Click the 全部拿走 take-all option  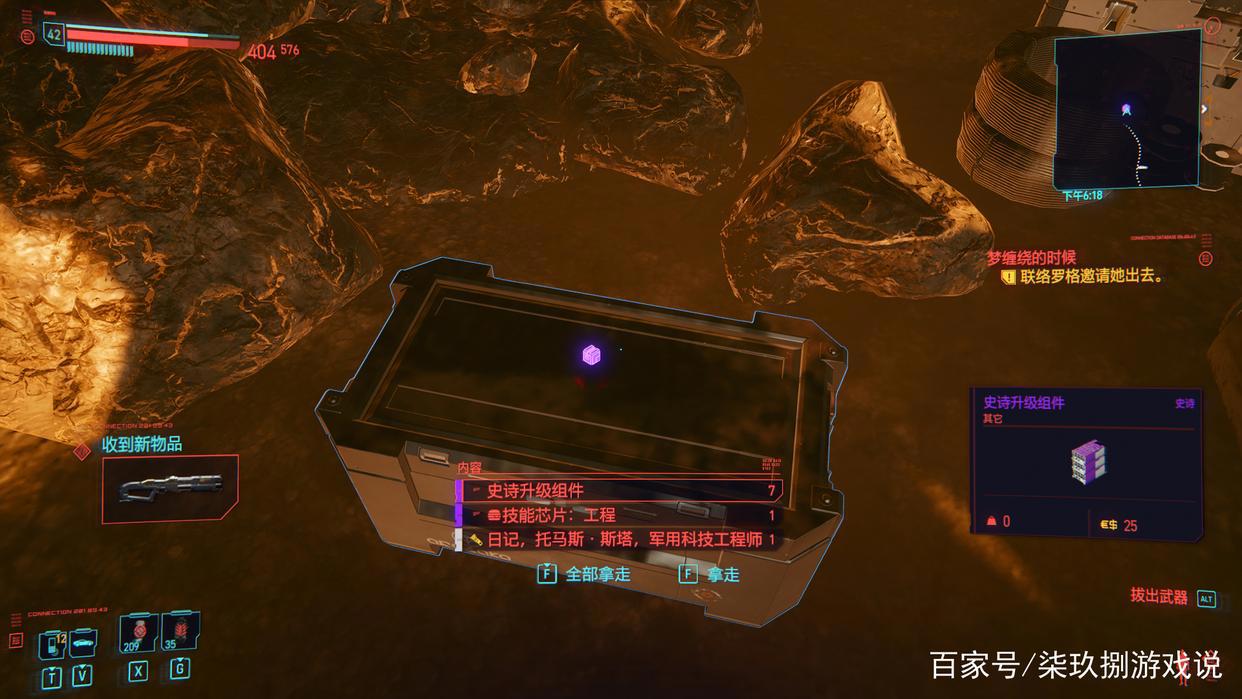[585, 574]
